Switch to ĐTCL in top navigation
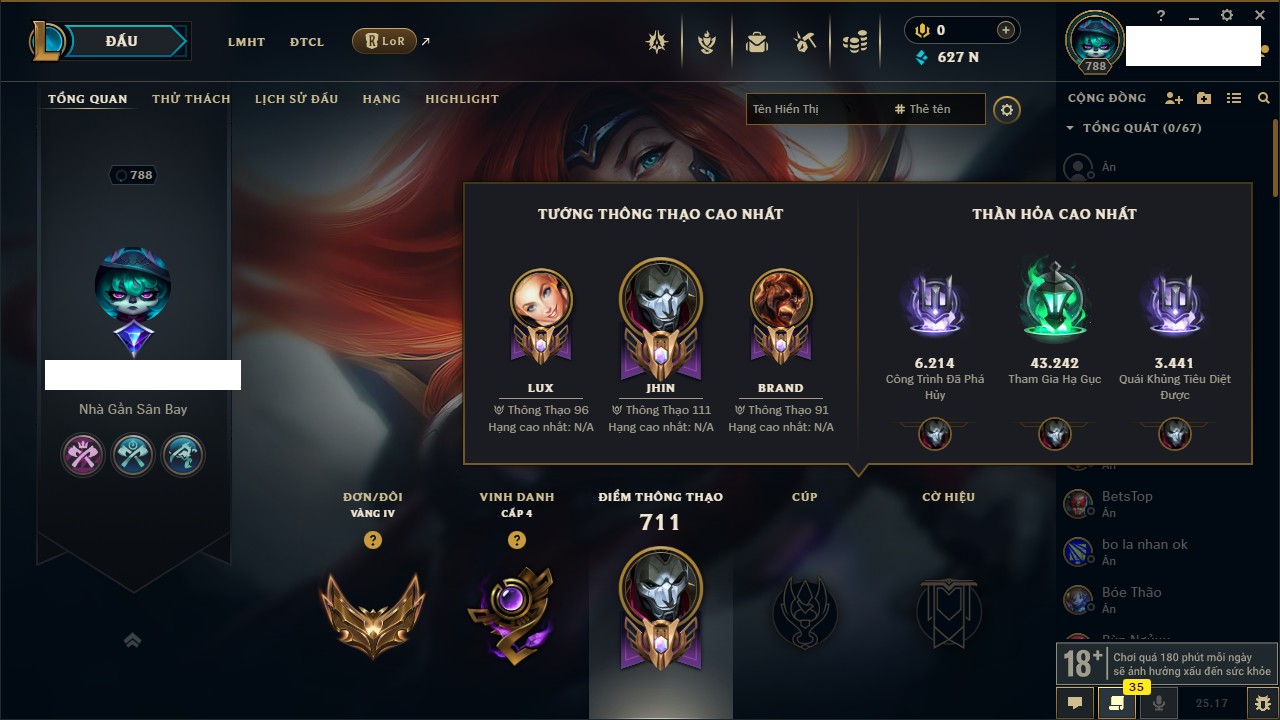 pyautogui.click(x=307, y=42)
